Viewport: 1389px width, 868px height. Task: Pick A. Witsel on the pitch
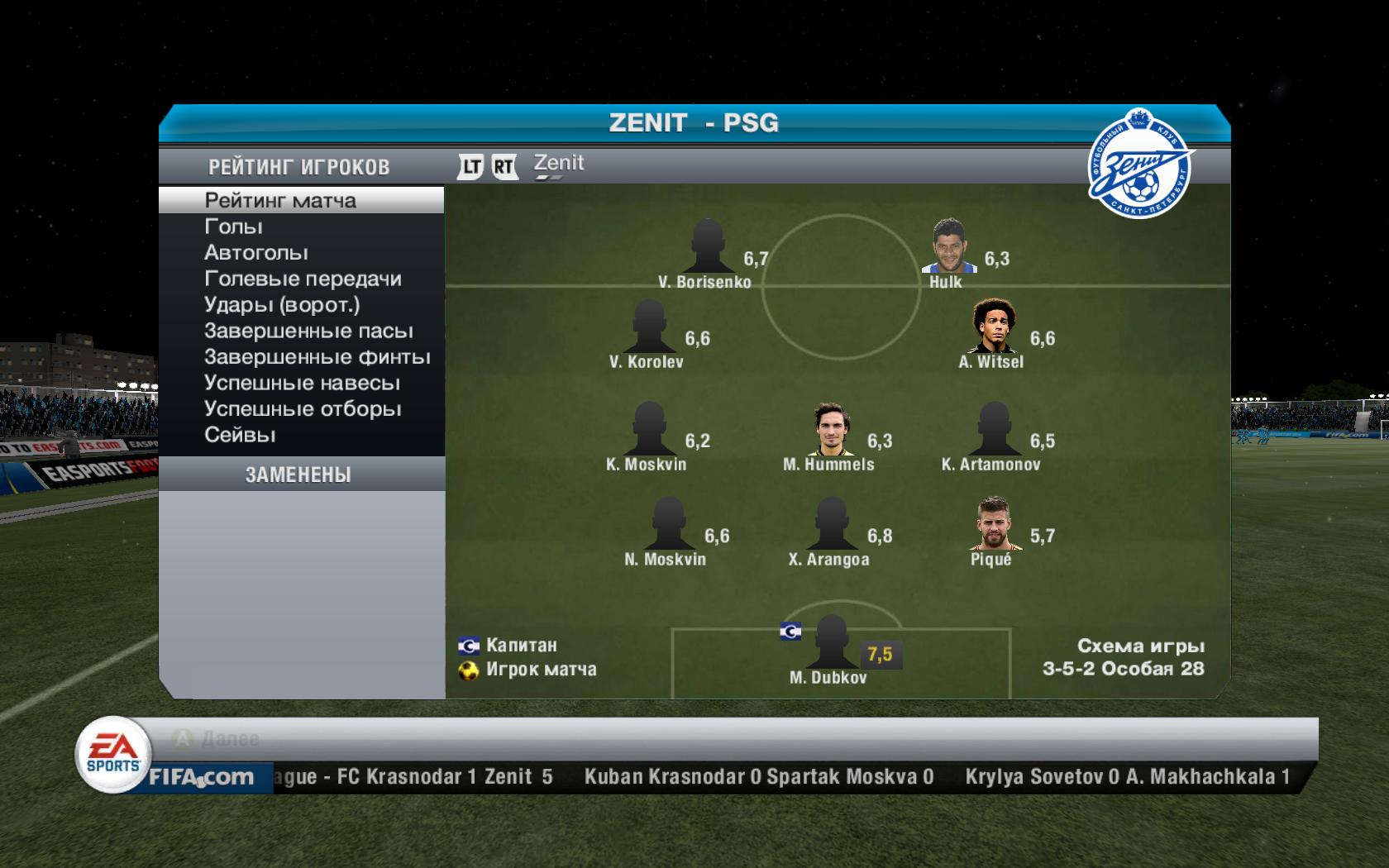993,327
